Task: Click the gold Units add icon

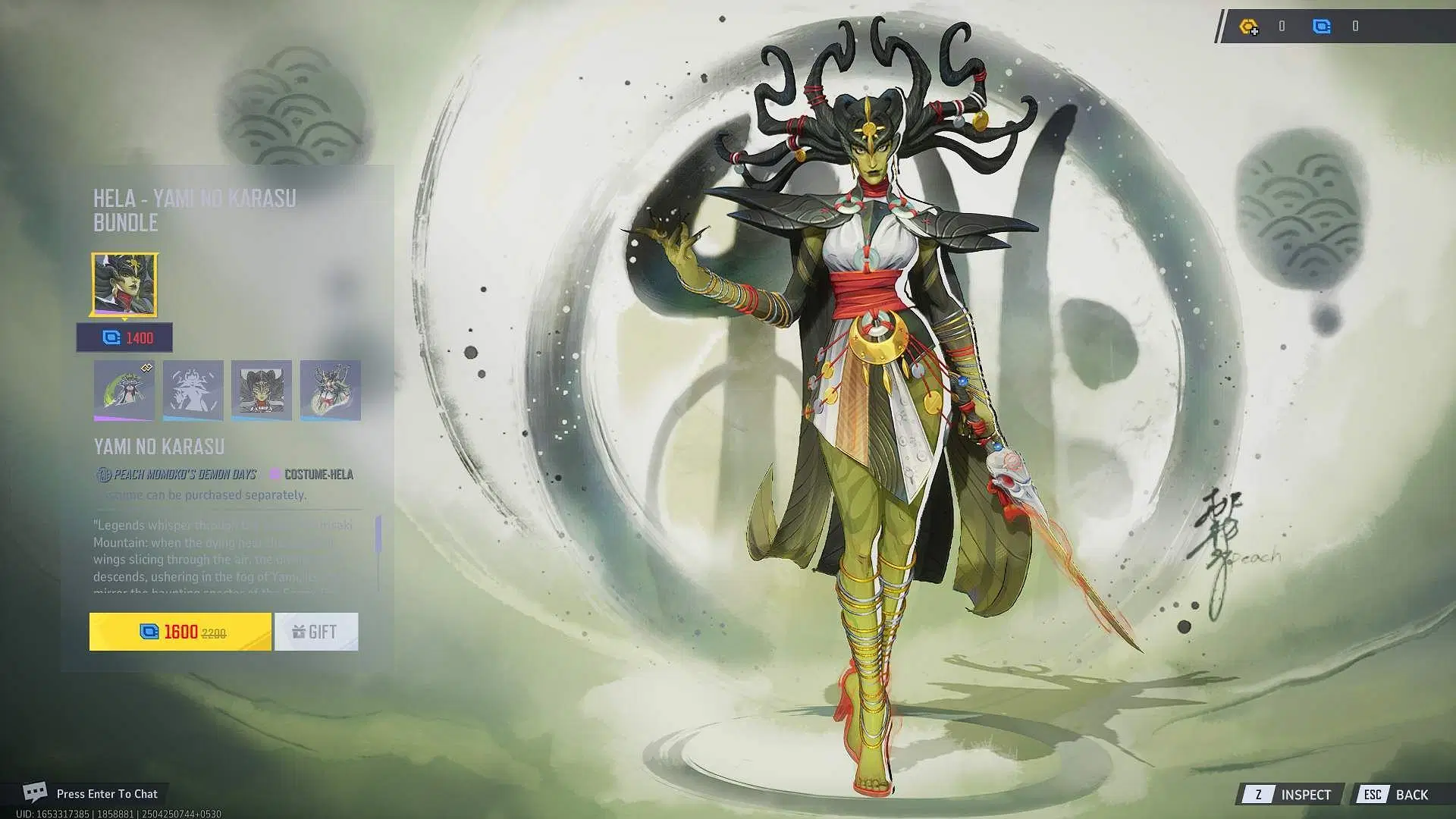Action: point(1248,27)
